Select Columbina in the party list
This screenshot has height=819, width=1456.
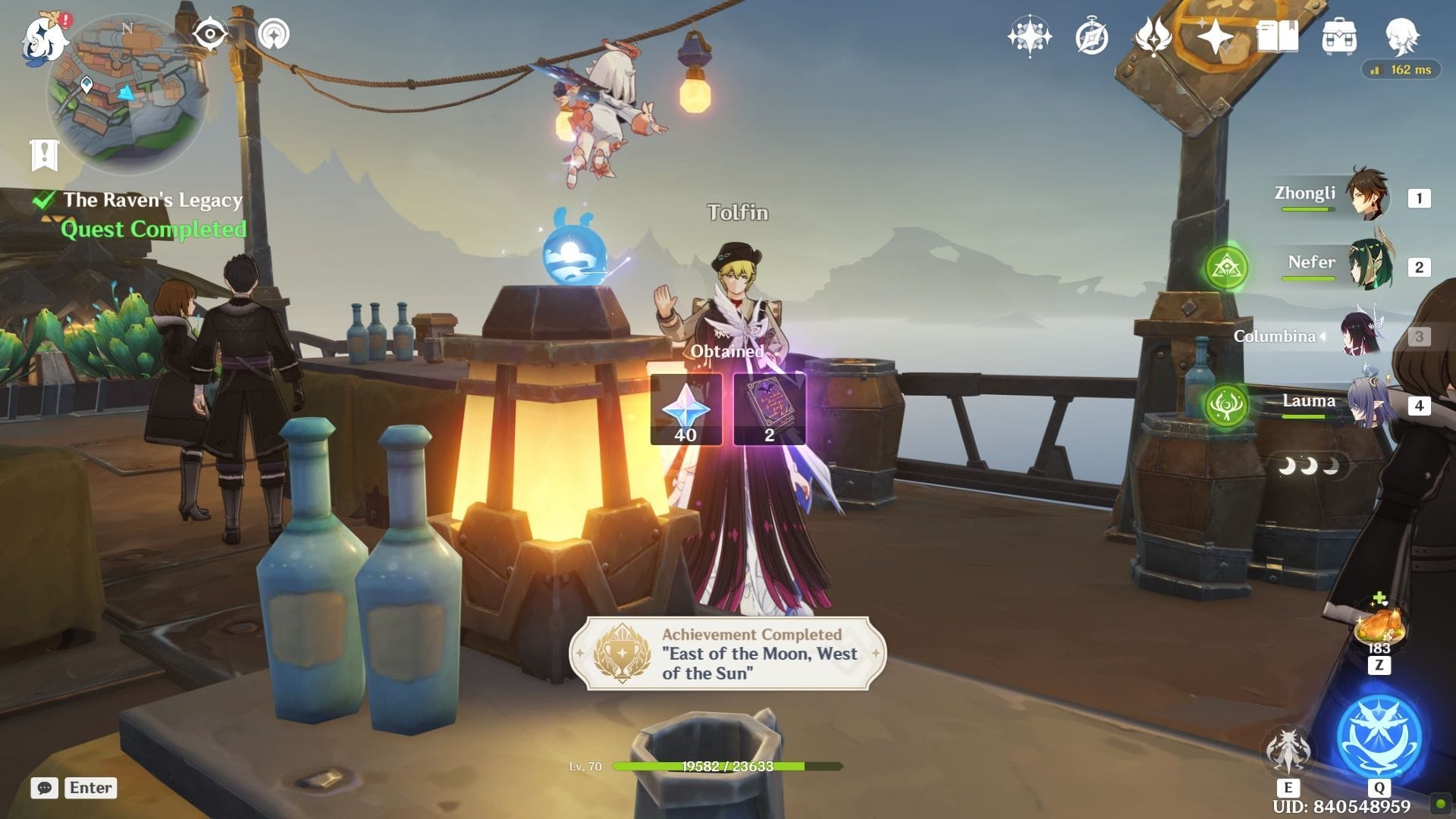[x=1361, y=335]
